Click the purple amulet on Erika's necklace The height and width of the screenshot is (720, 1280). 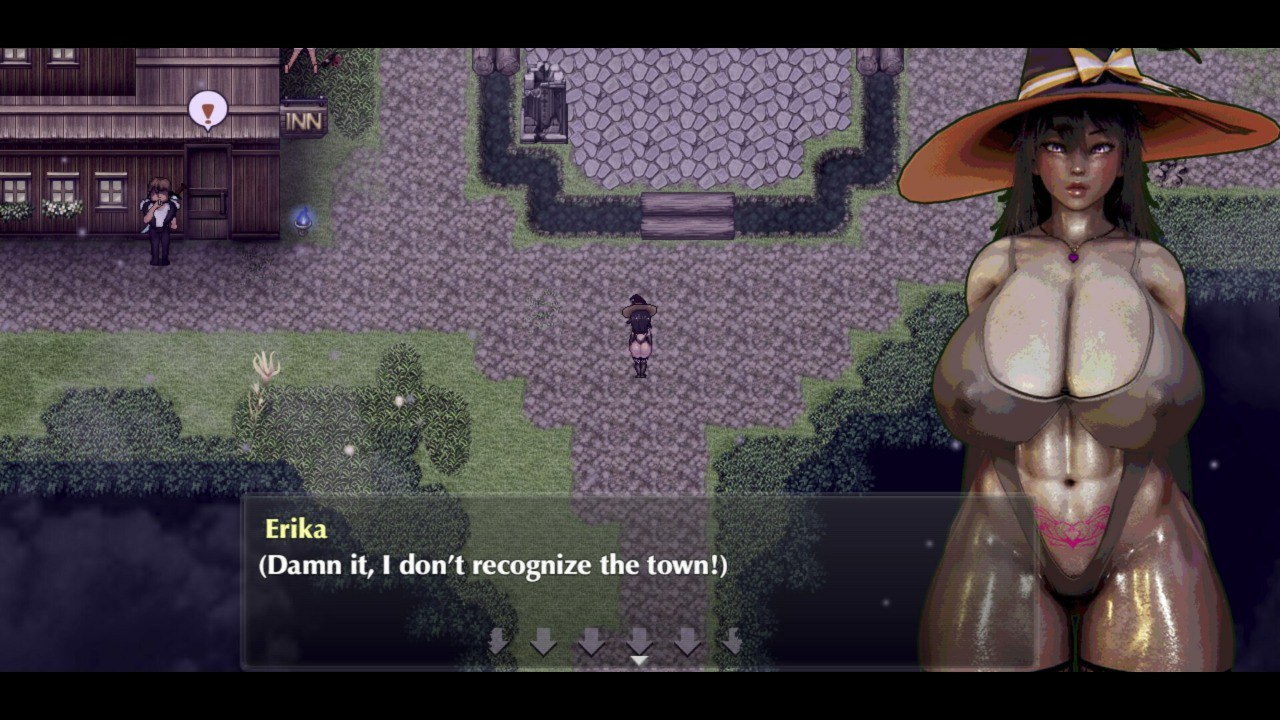tap(1073, 257)
